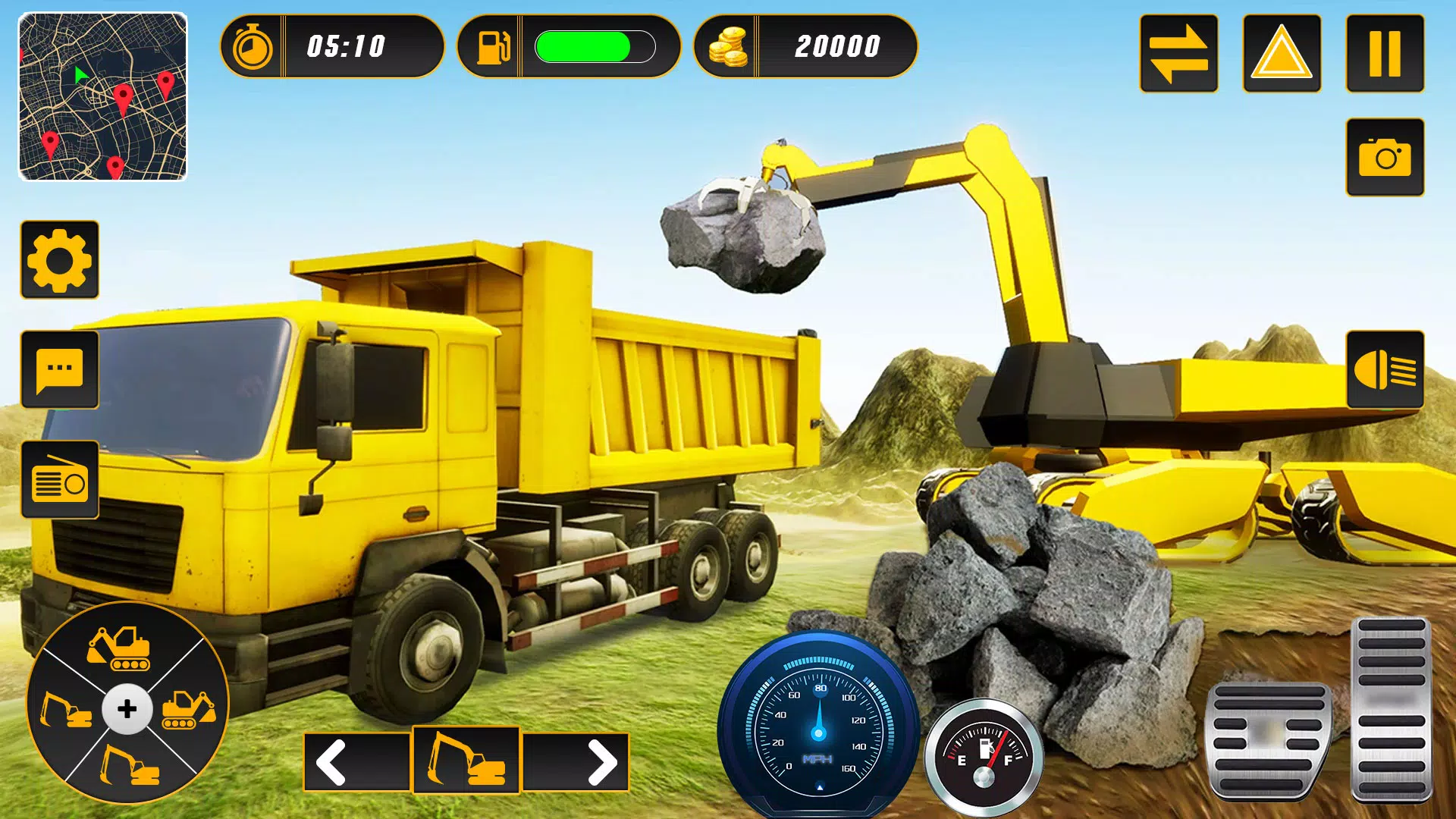Select the next vehicle arrow
Screen dimensions: 1456x819
(576, 761)
